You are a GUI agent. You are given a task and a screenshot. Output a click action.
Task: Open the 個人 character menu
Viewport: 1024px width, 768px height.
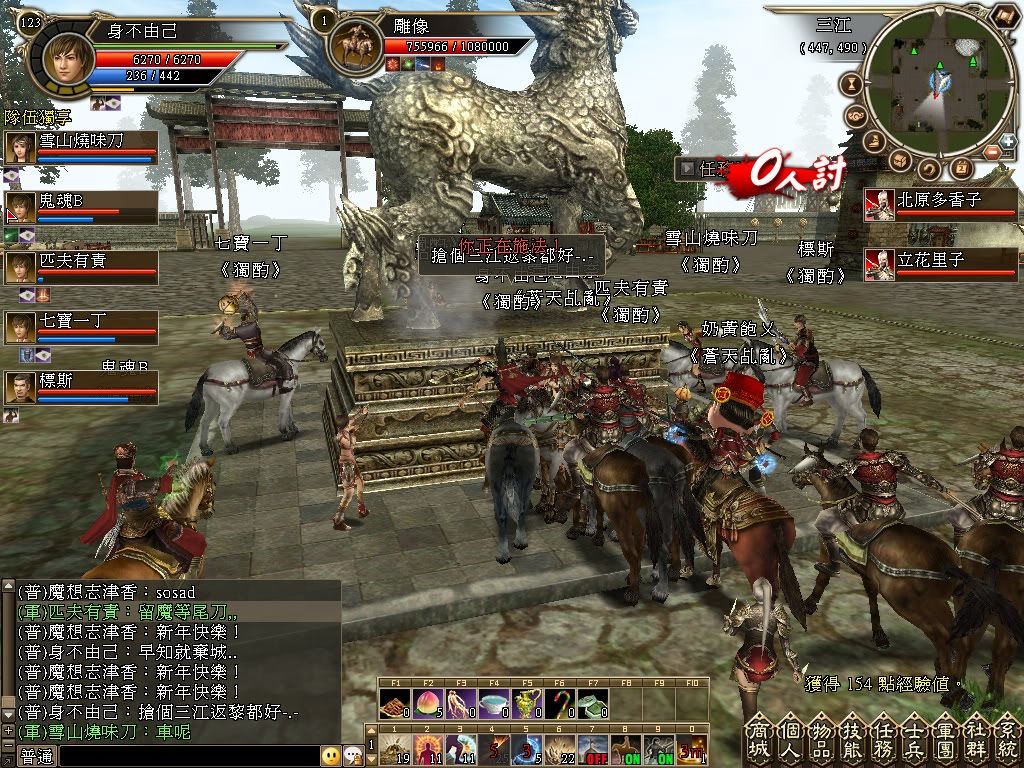[791, 741]
